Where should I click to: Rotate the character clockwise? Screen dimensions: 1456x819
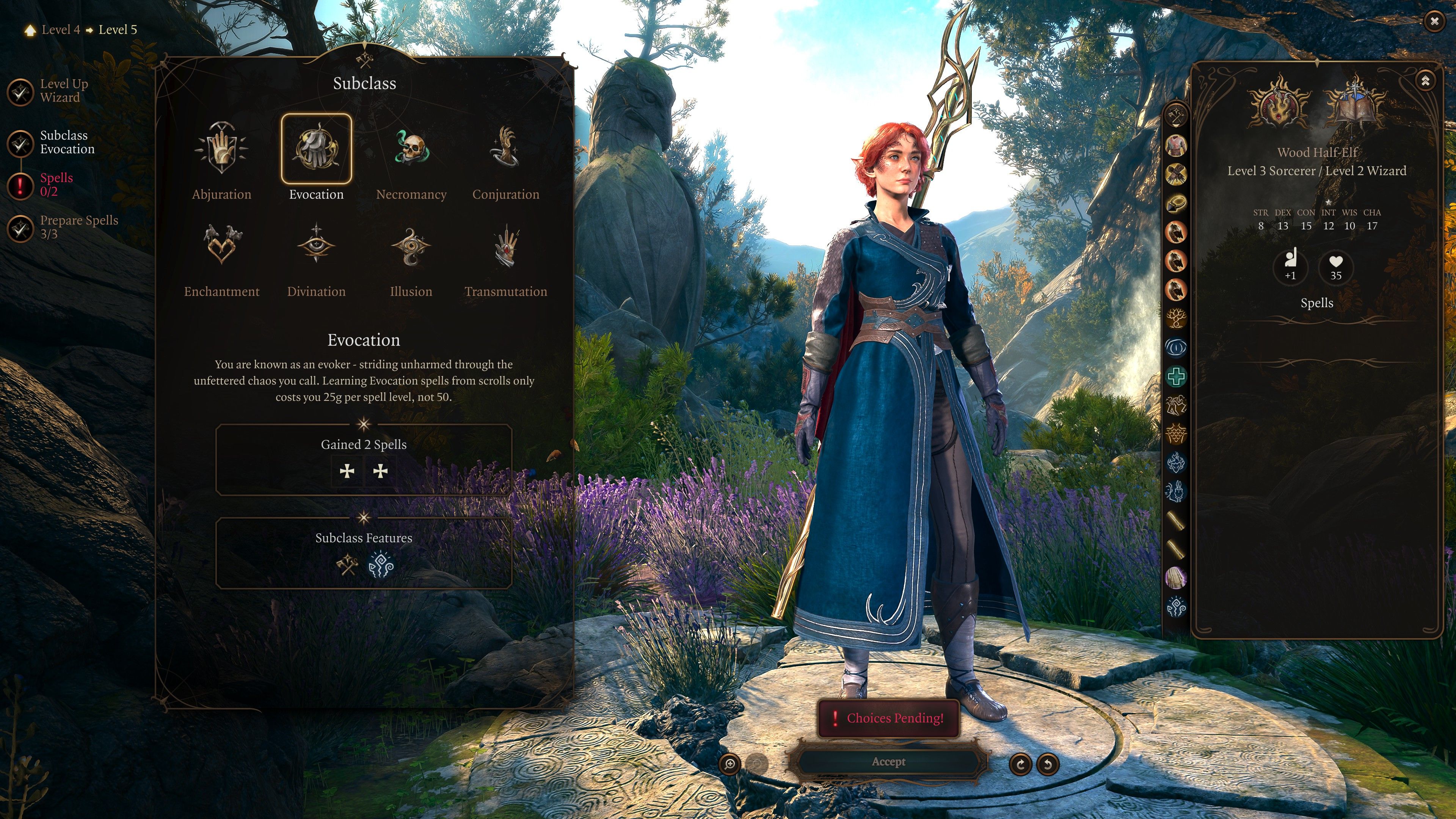pyautogui.click(x=1020, y=765)
